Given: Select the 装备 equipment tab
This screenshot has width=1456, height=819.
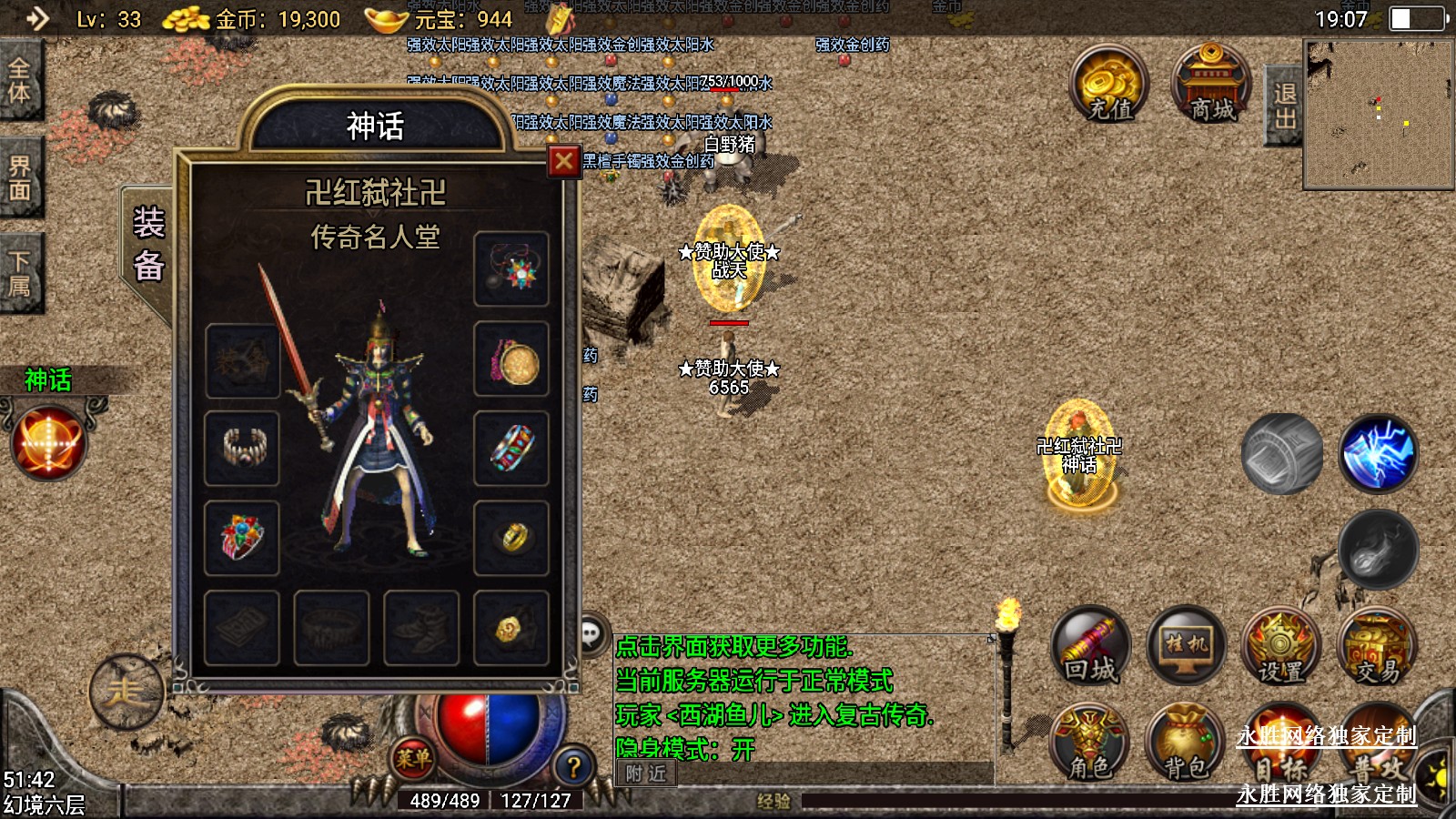Looking at the screenshot, I should (x=148, y=246).
